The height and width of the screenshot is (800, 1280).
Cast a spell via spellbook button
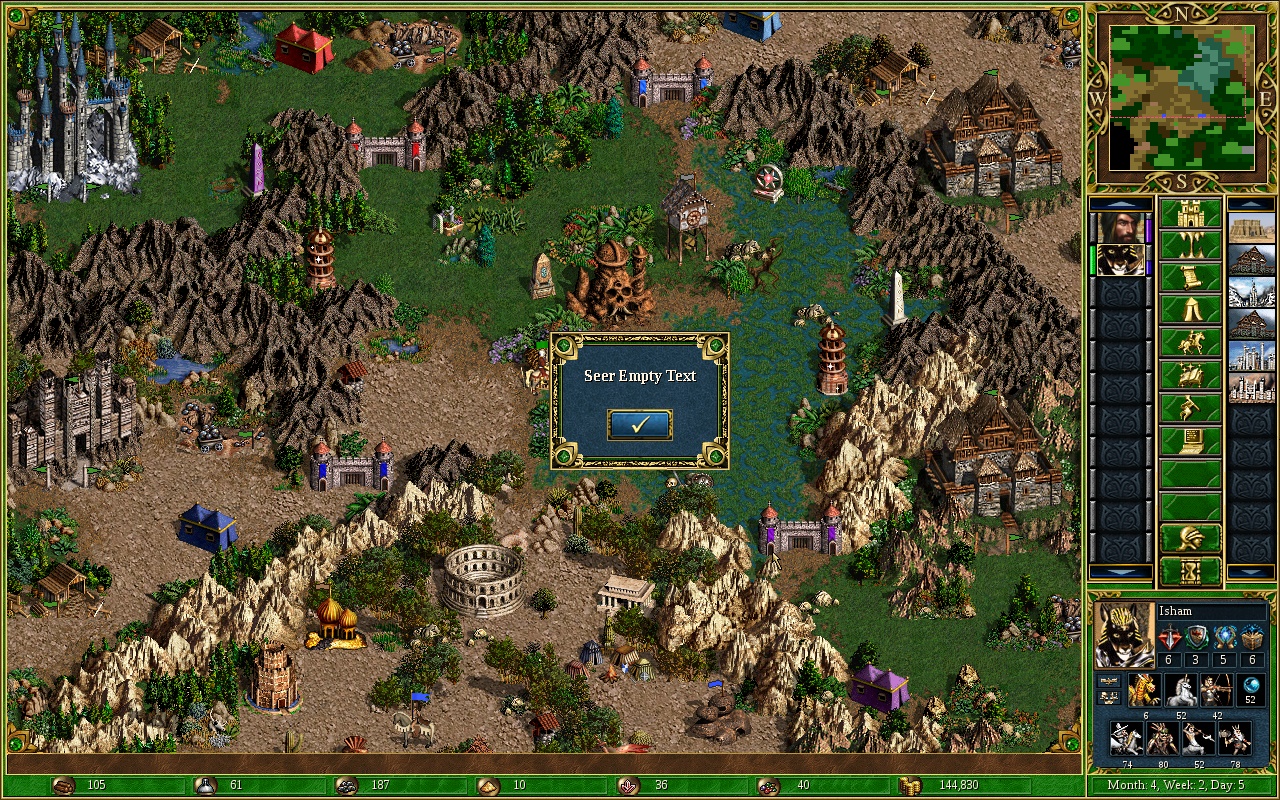pos(1190,374)
